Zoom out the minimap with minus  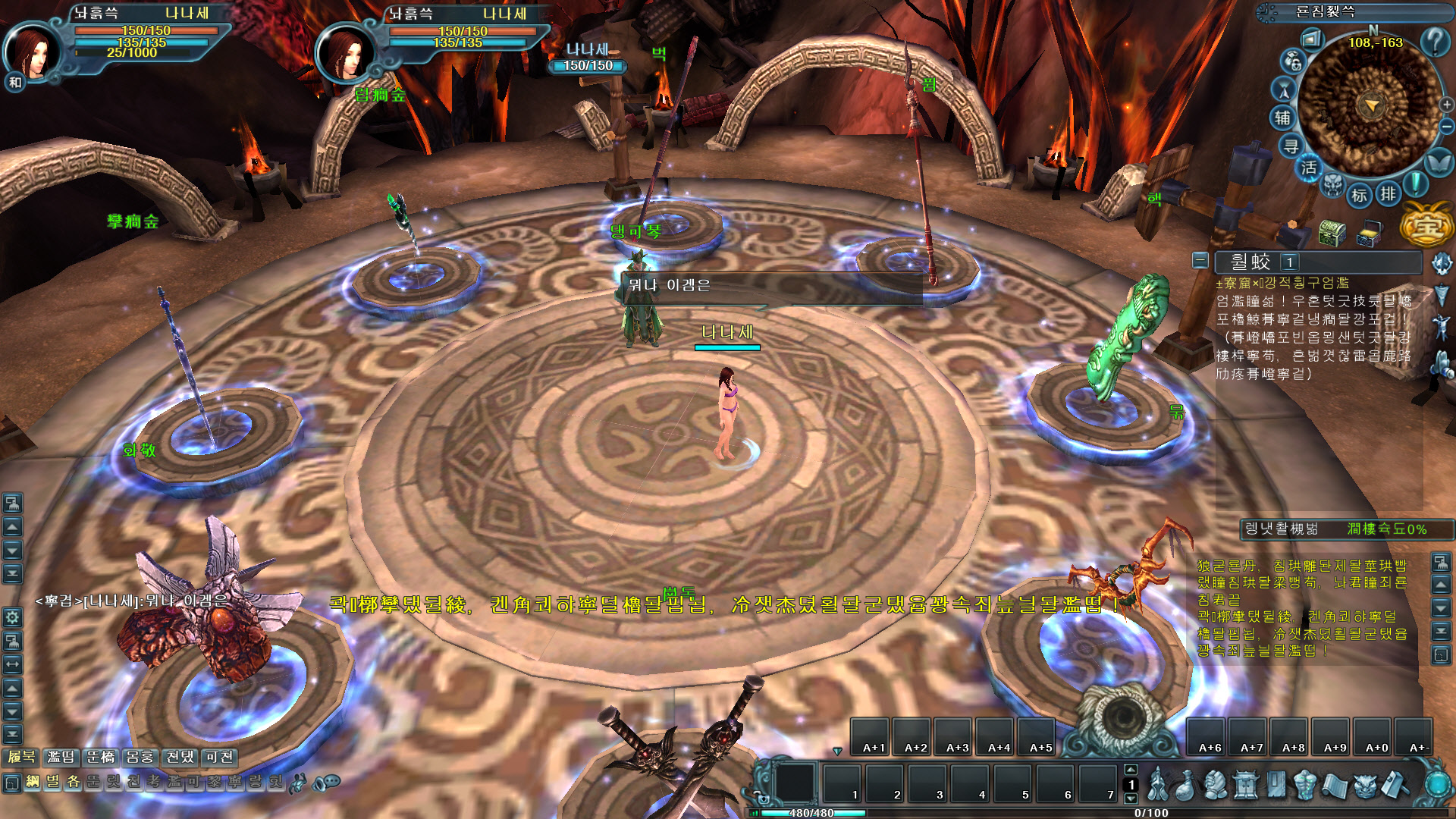[1446, 126]
